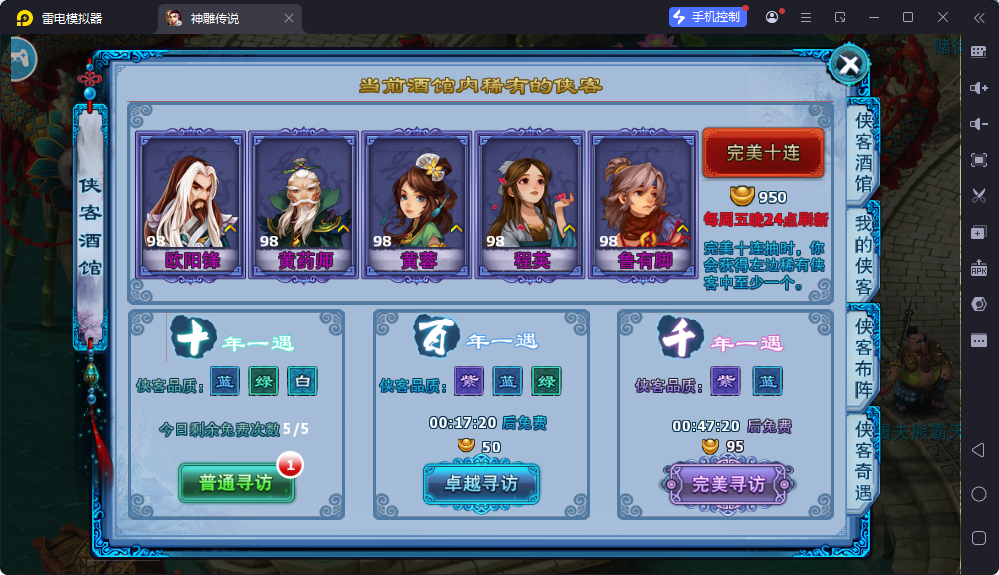Click the 完美十连 red button
This screenshot has width=999, height=575.
pyautogui.click(x=763, y=153)
